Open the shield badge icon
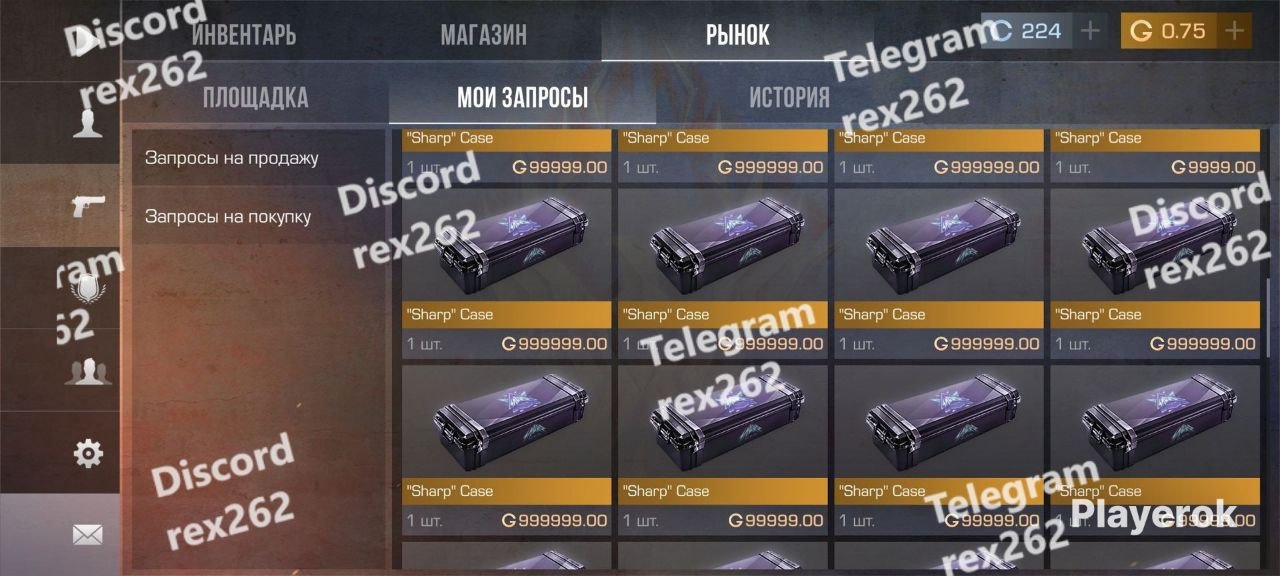1280x576 pixels. click(88, 290)
